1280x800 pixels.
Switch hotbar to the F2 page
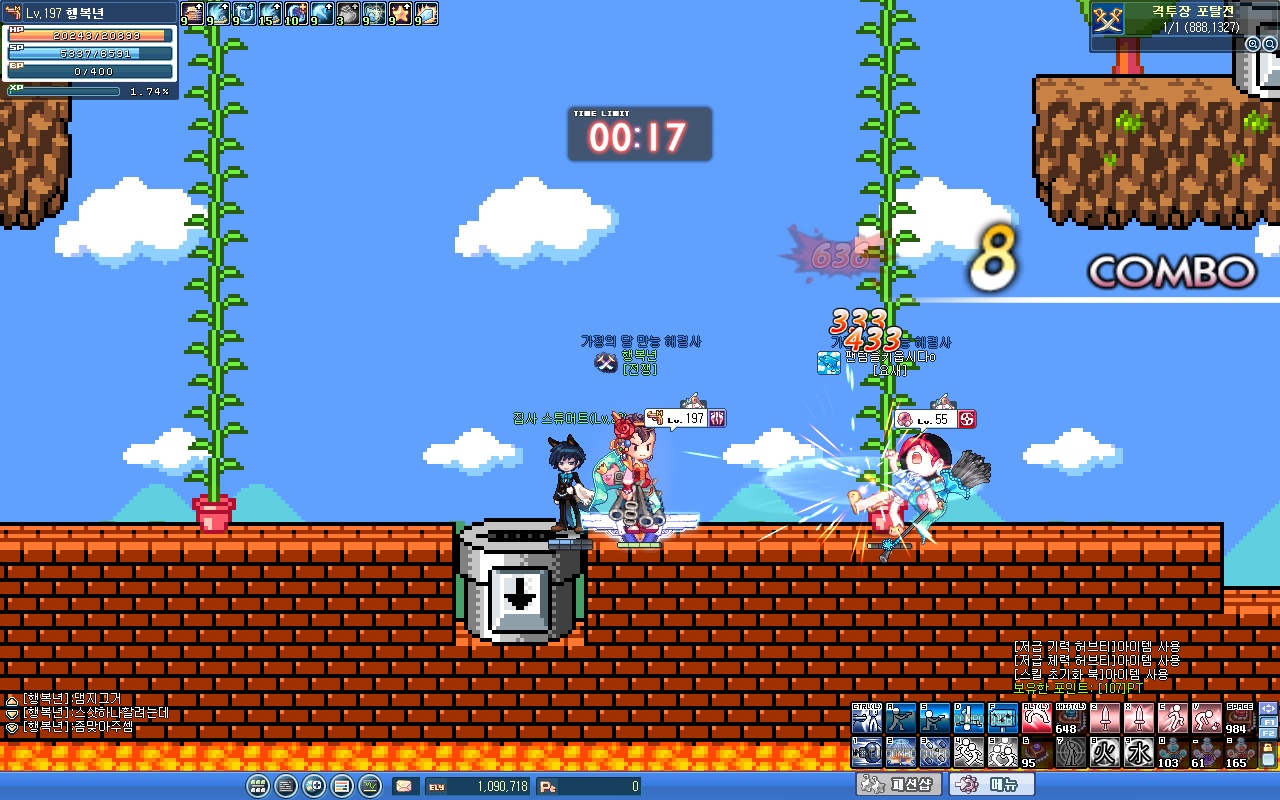[1269, 734]
